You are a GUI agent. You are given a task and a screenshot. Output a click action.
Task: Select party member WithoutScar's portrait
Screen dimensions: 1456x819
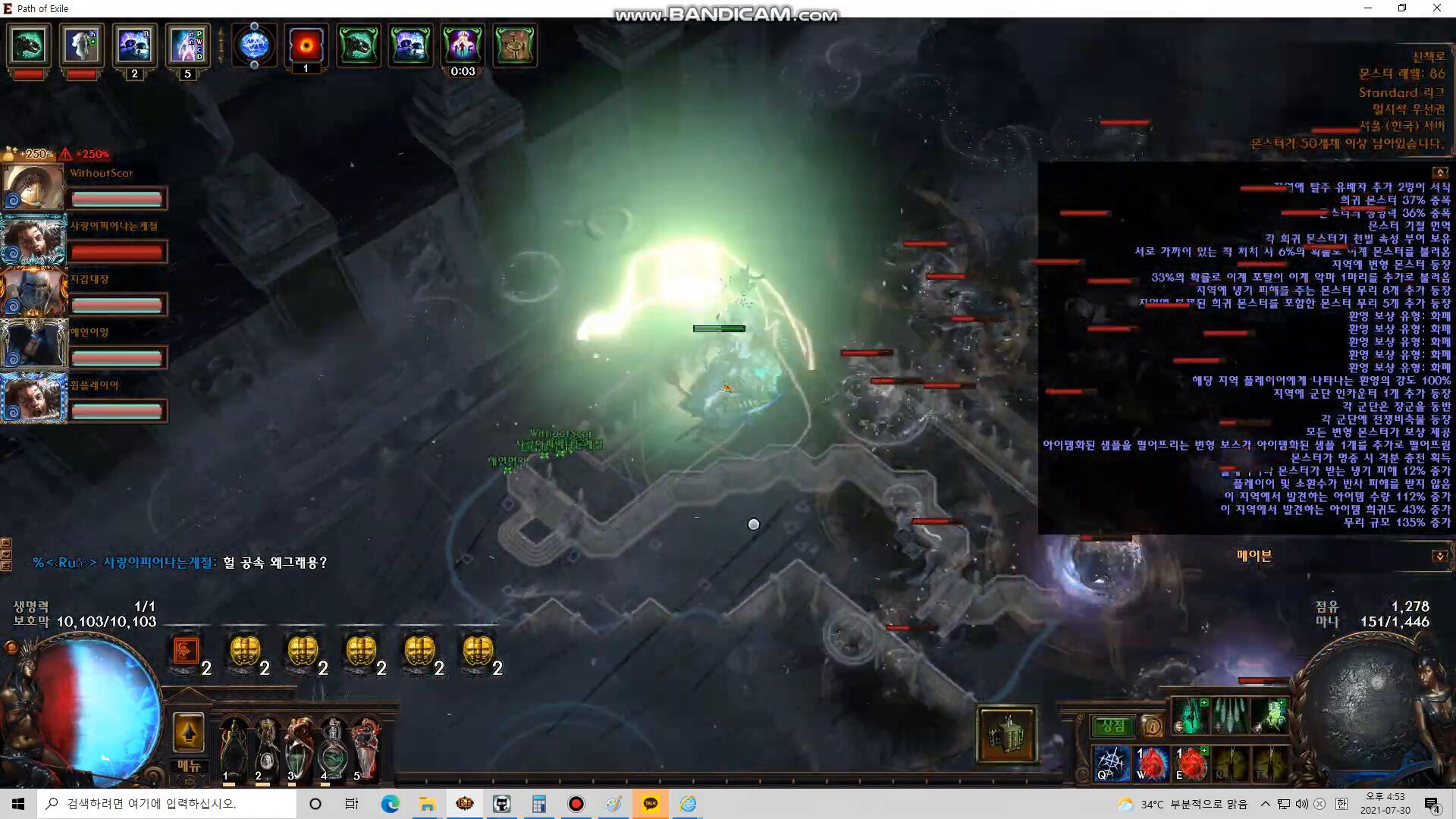[x=33, y=187]
